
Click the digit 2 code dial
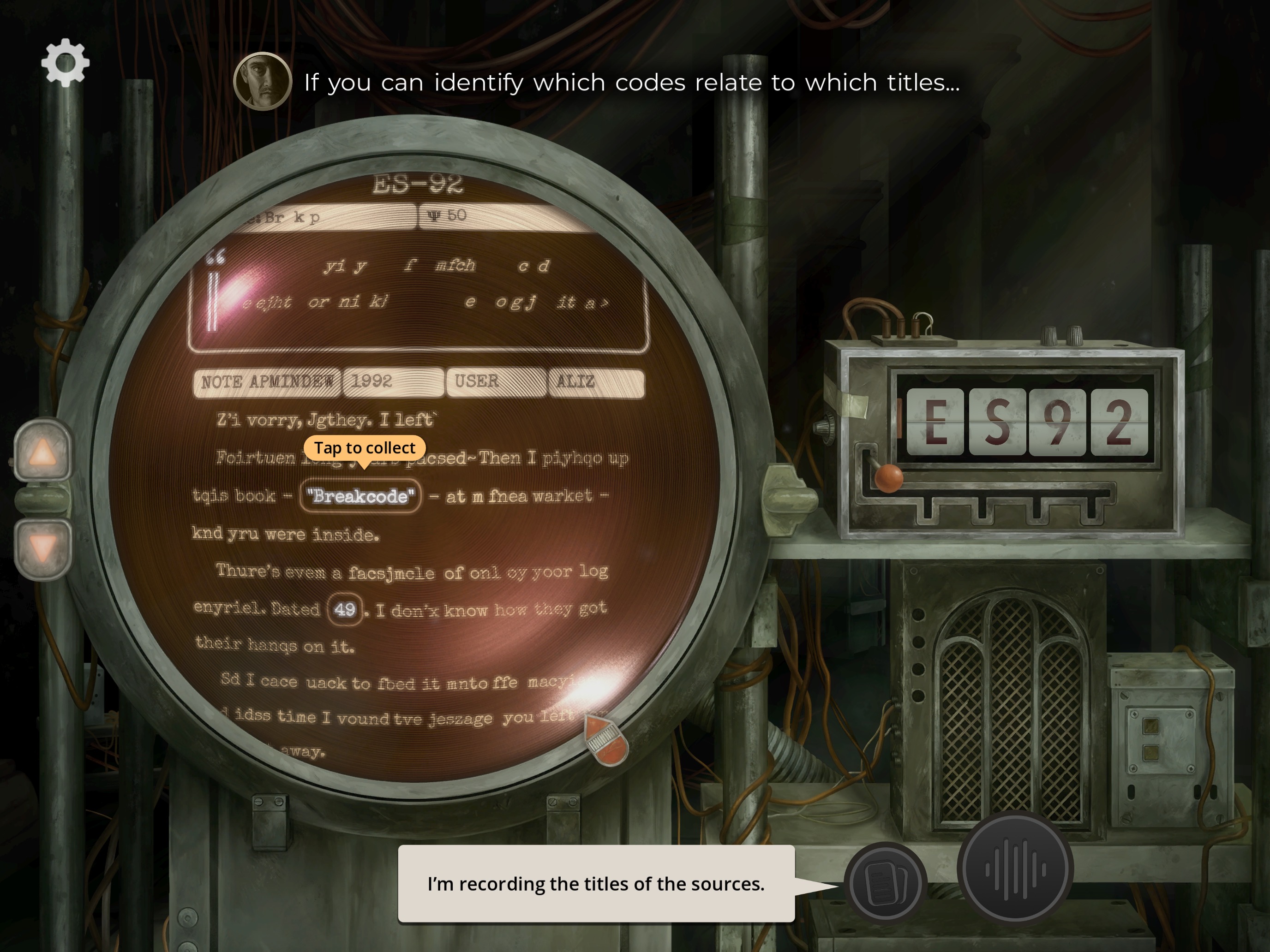pos(1119,422)
